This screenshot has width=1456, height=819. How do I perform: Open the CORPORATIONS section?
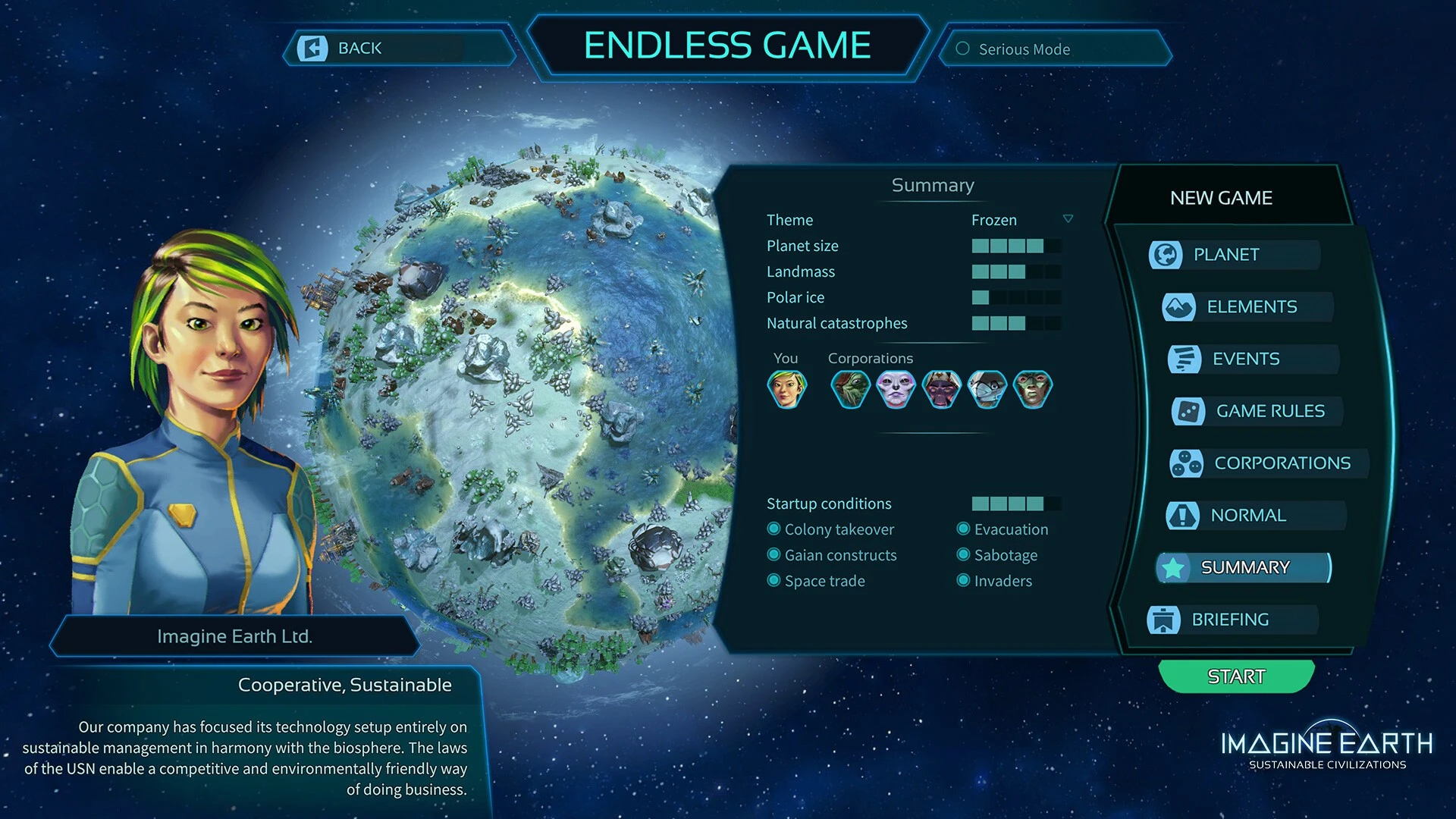(x=1282, y=463)
